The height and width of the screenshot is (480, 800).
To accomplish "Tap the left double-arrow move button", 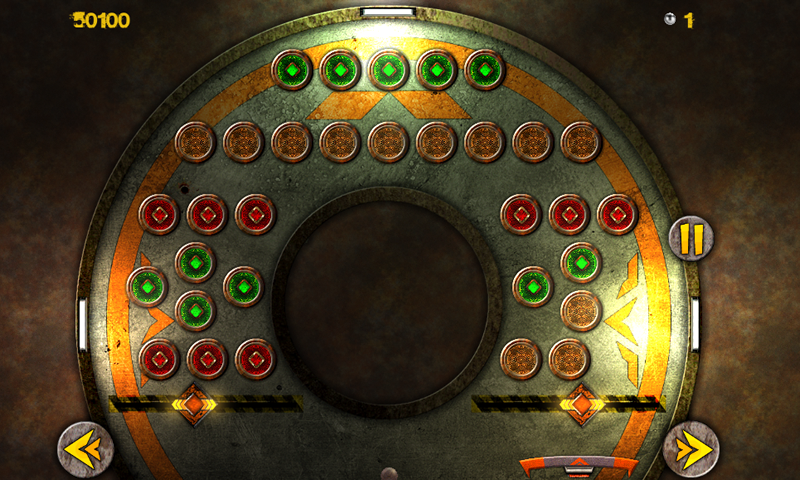I will click(x=84, y=450).
